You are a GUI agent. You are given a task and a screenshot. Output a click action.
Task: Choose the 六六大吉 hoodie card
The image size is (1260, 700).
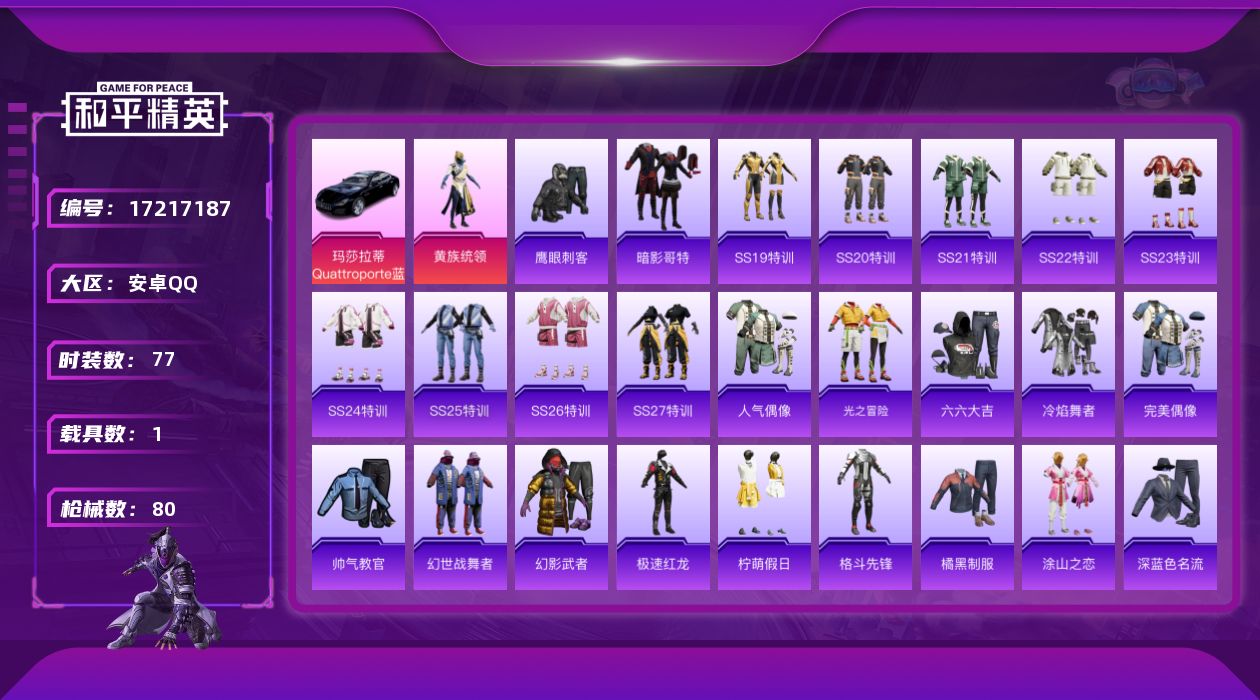(967, 364)
